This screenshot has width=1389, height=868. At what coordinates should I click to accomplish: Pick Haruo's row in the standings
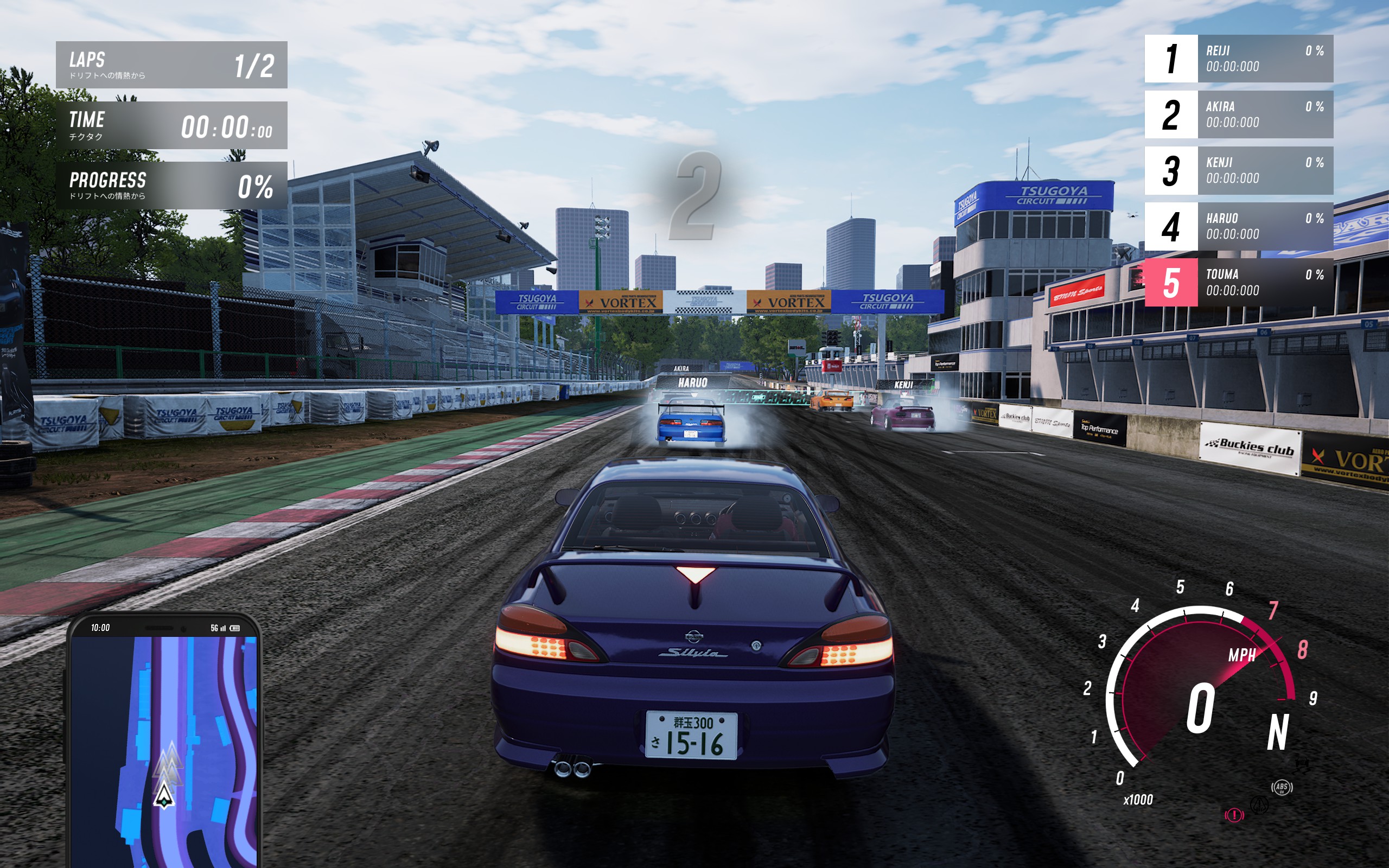(x=1239, y=226)
